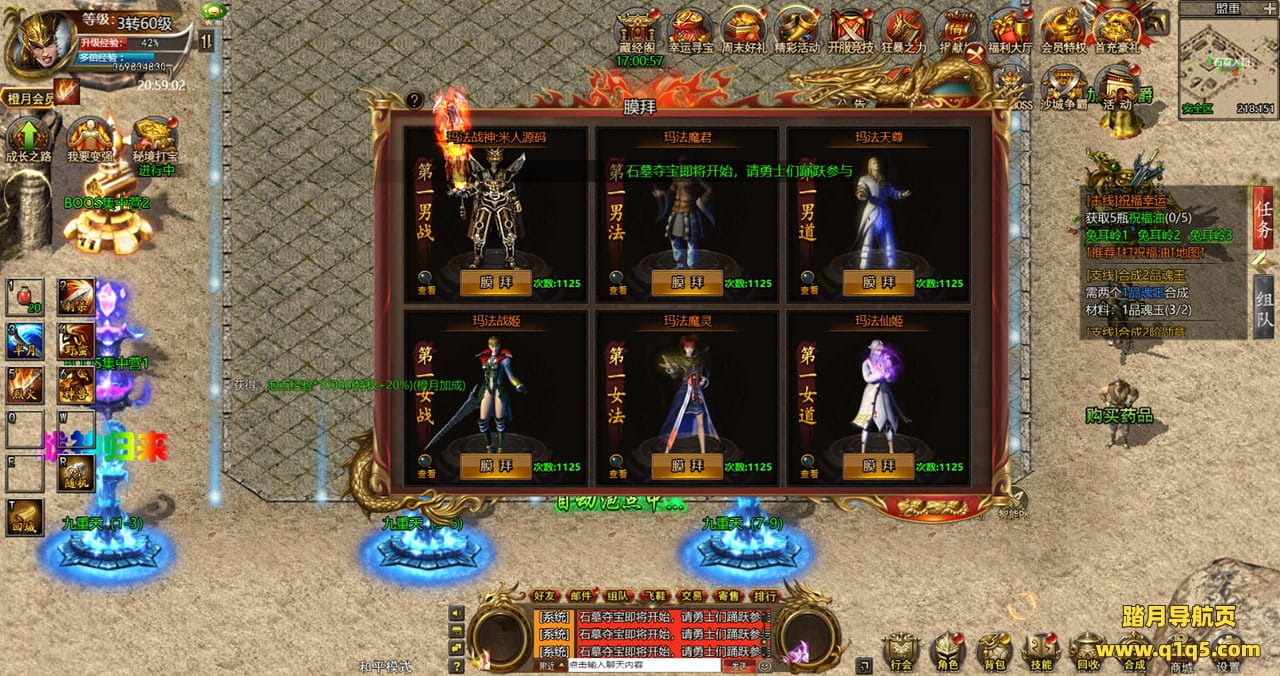Open the help question mark on worship panel
The width and height of the screenshot is (1280, 676).
(415, 100)
